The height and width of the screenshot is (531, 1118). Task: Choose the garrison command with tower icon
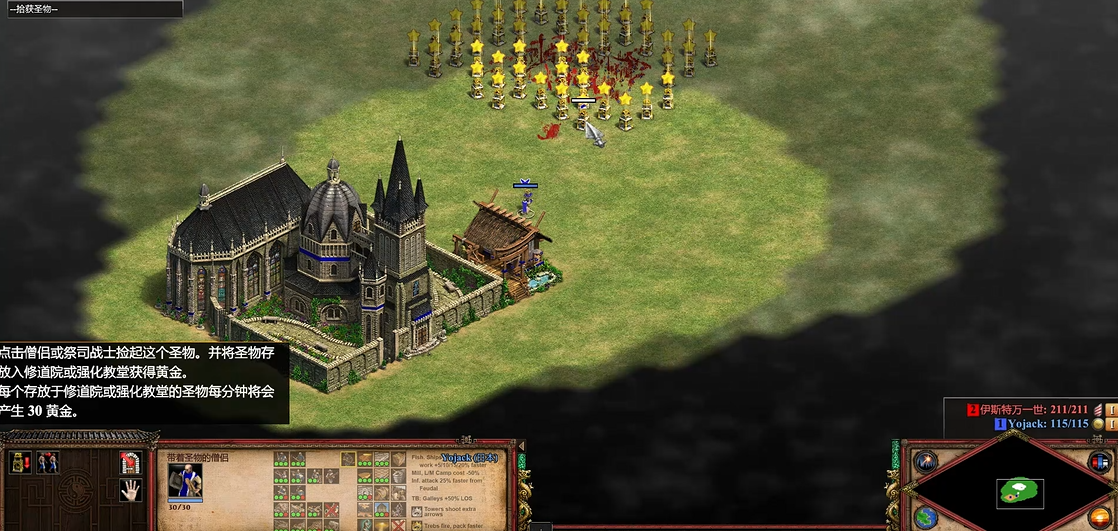click(130, 463)
